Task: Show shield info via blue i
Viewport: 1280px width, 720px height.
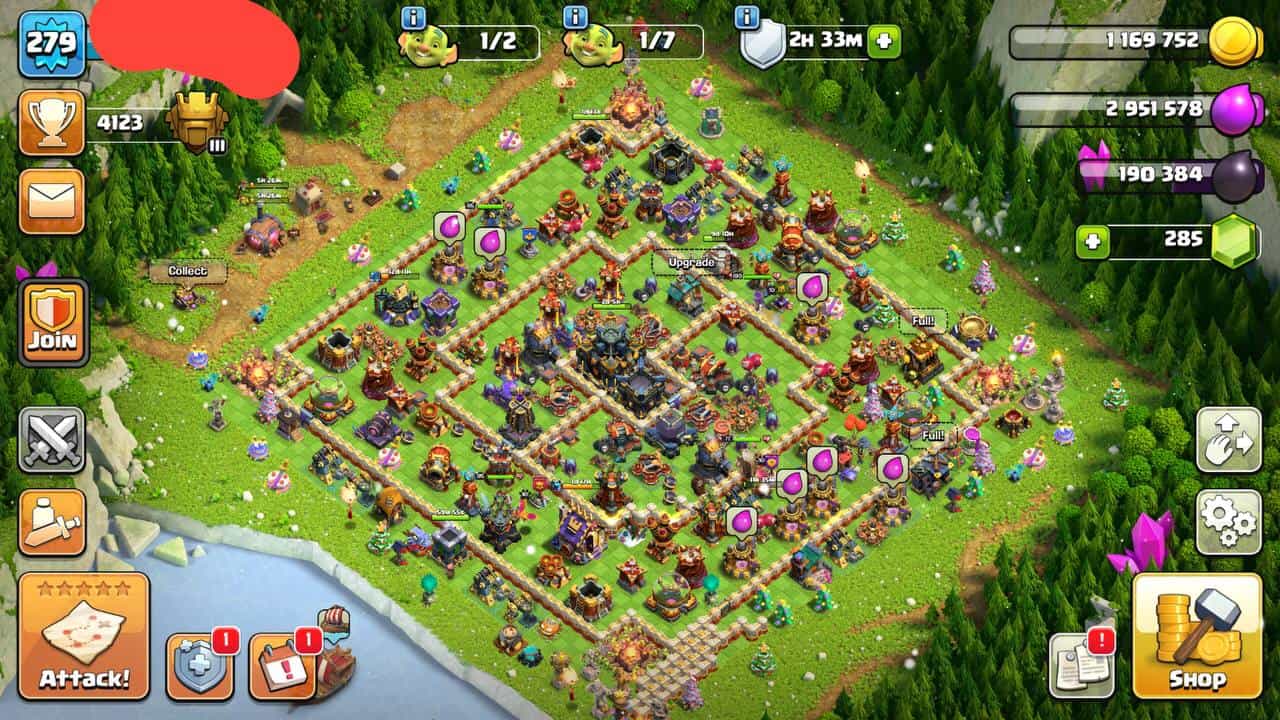Action: point(747,17)
